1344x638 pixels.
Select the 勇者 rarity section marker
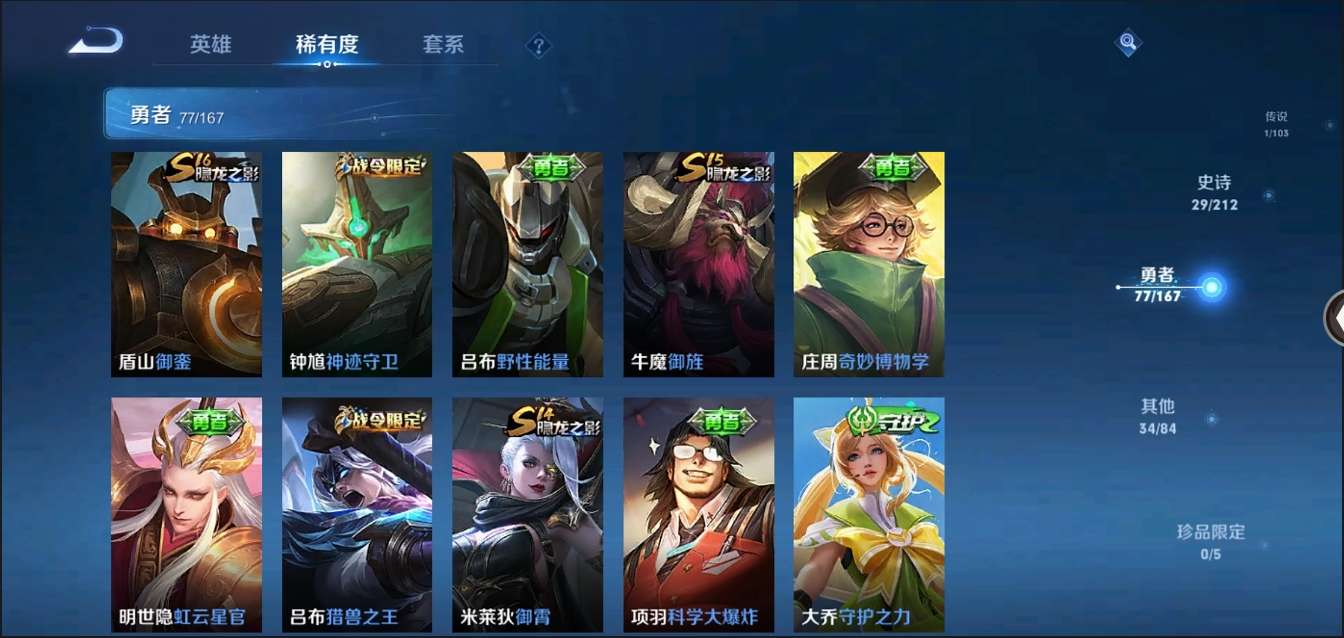[1211, 288]
